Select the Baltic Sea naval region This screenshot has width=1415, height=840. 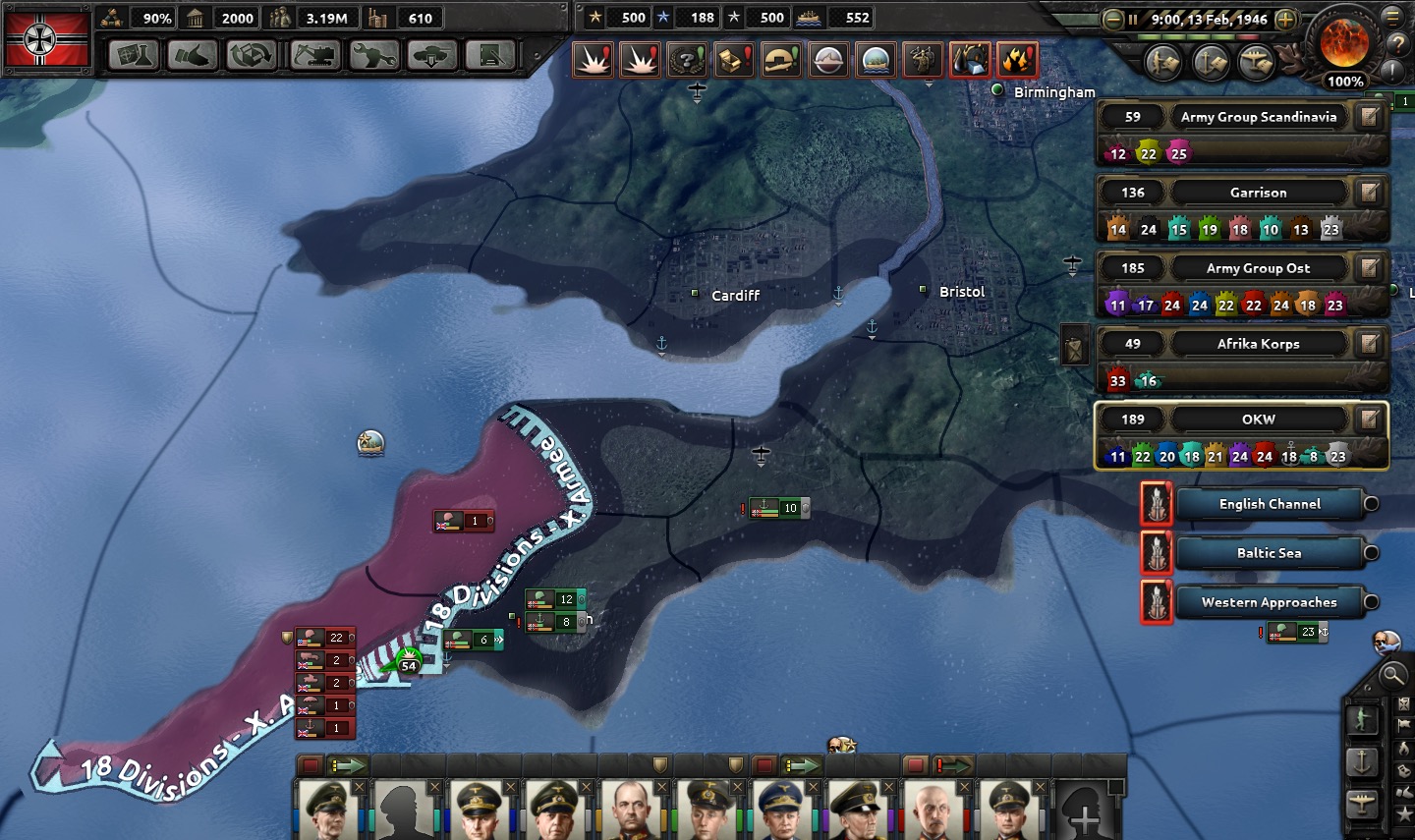point(1269,553)
